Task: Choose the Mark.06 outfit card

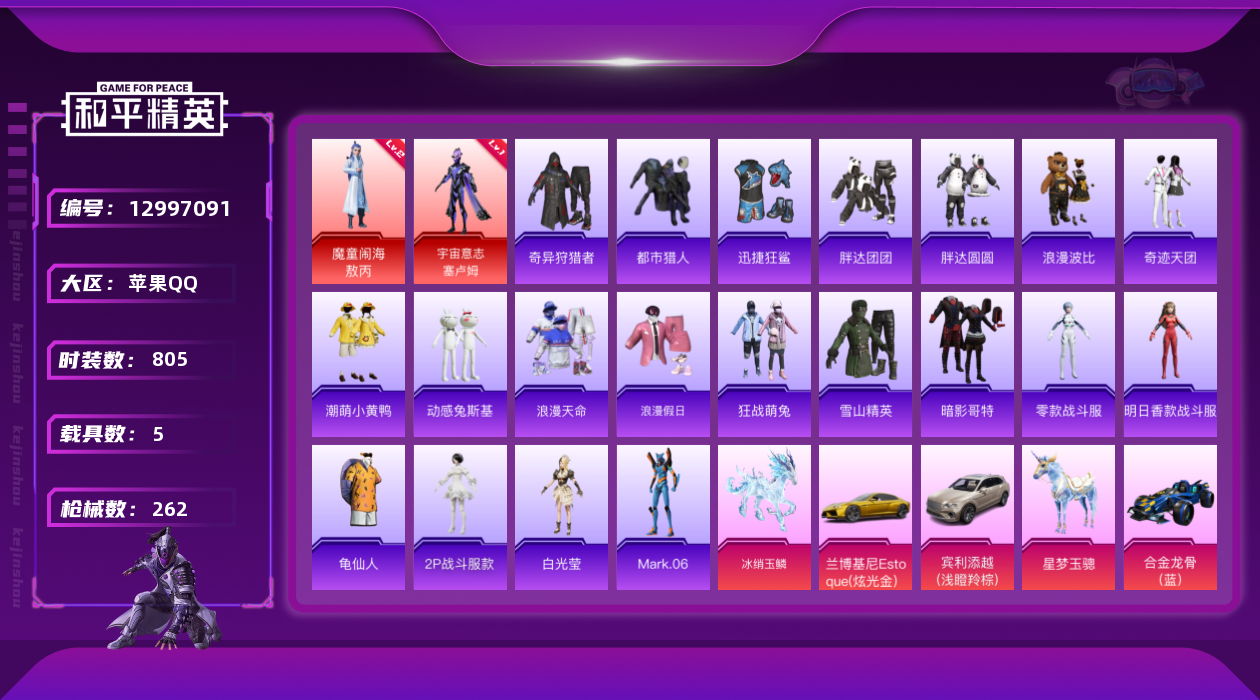Action: pyautogui.click(x=663, y=517)
